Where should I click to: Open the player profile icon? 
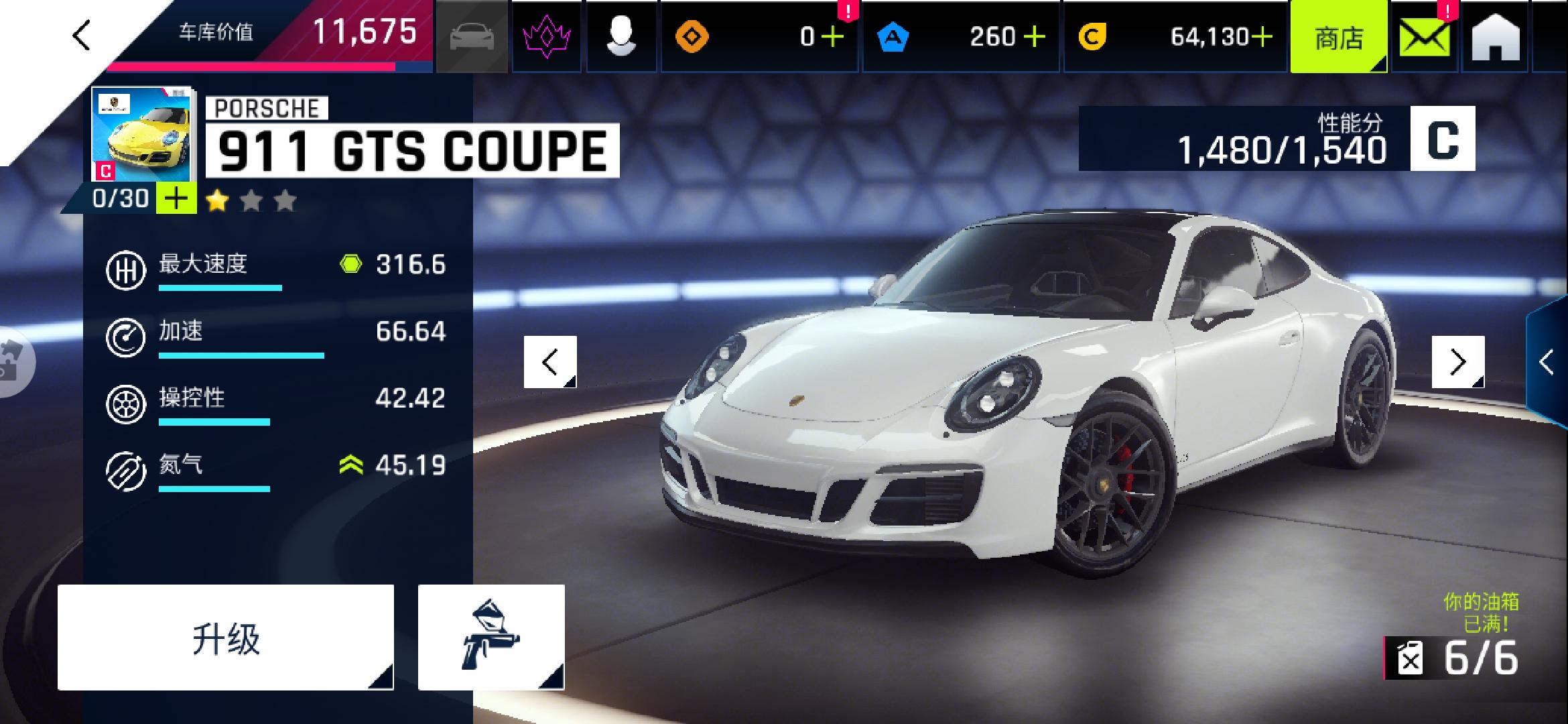[x=621, y=36]
